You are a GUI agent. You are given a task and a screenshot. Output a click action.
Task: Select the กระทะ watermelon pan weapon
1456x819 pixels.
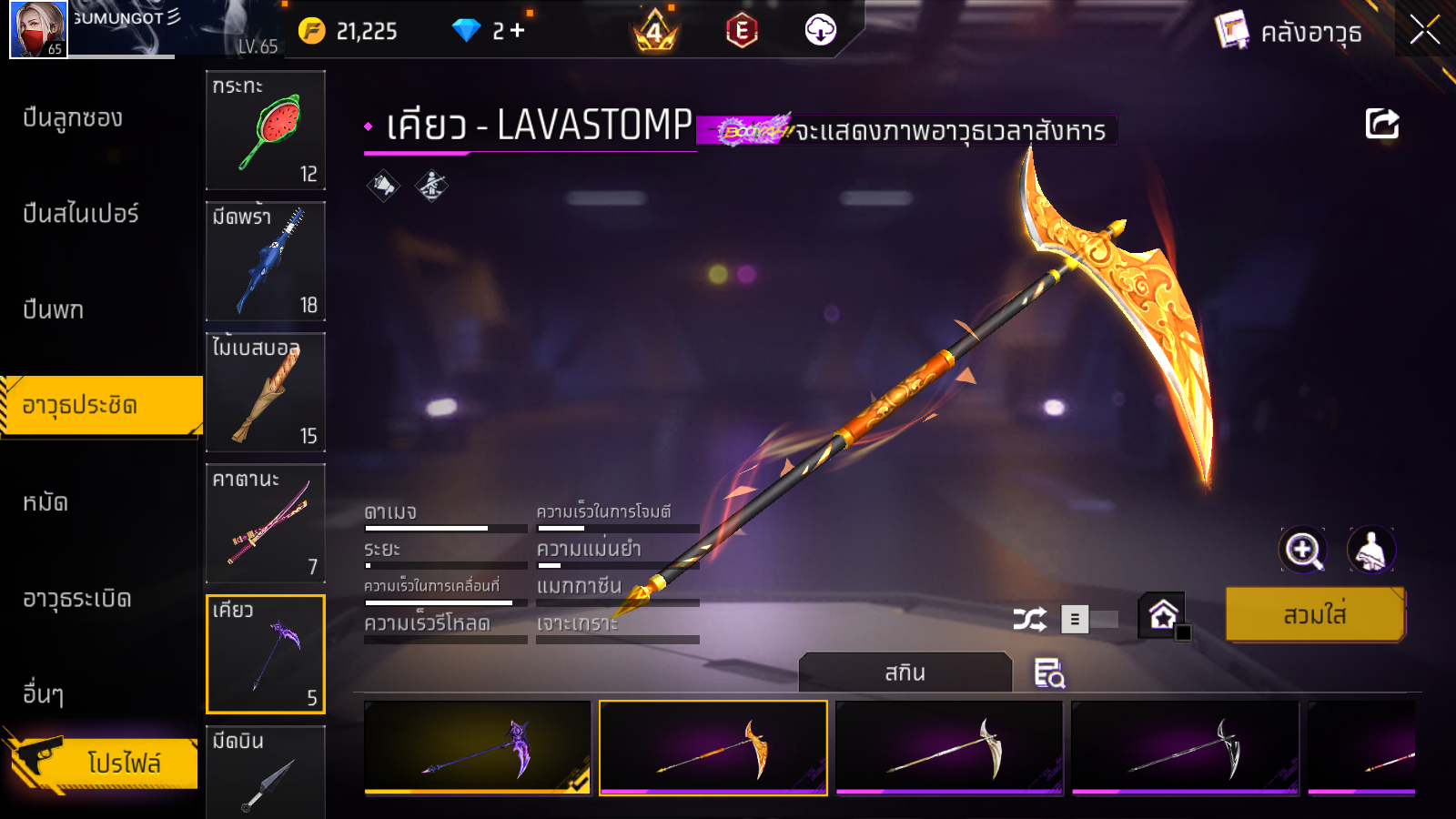(x=266, y=130)
